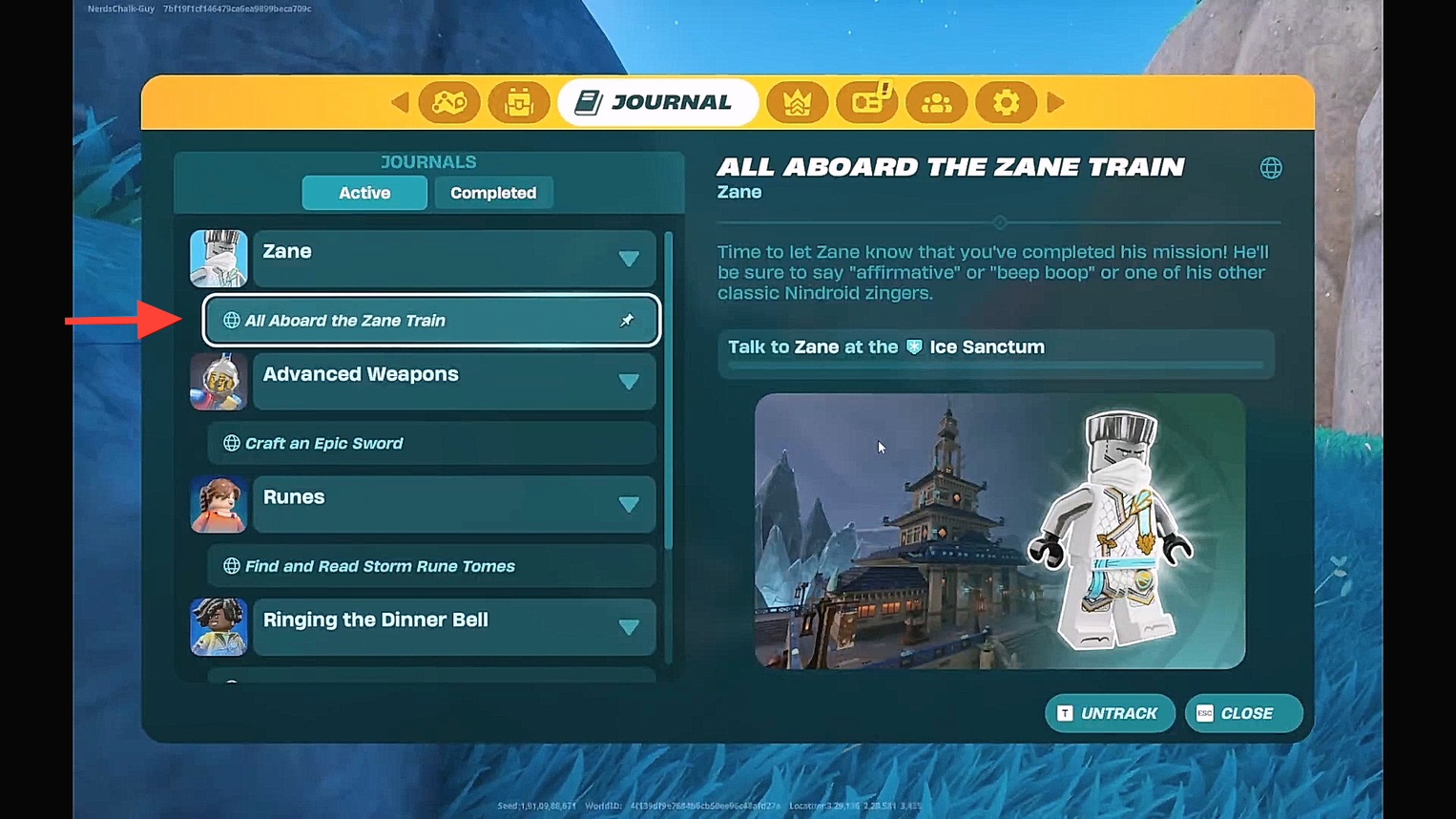Click the left arrow on tab bar

(400, 102)
